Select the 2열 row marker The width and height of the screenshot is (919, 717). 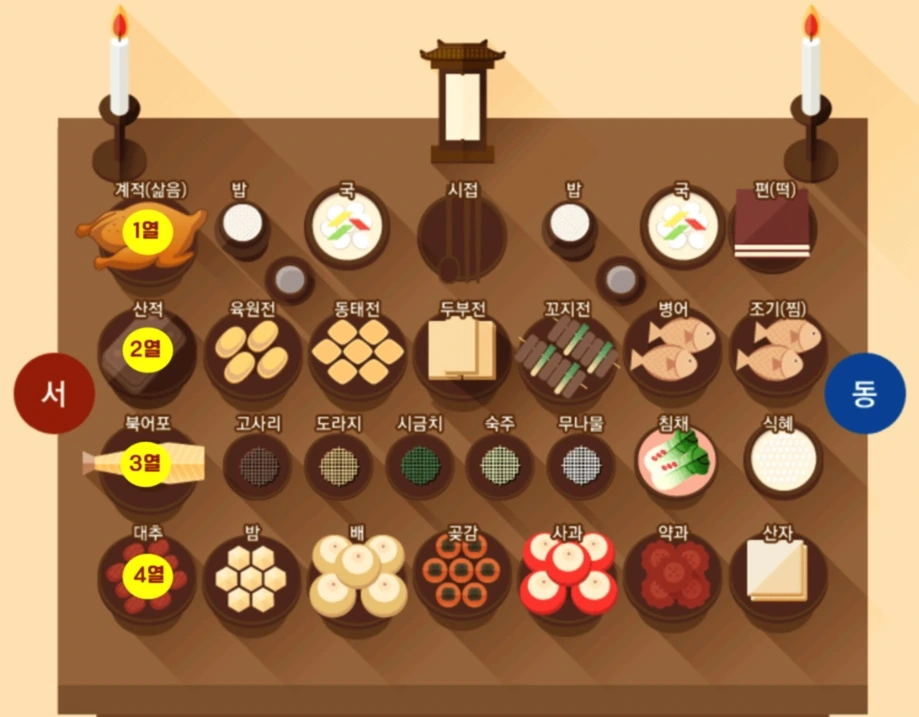[147, 348]
